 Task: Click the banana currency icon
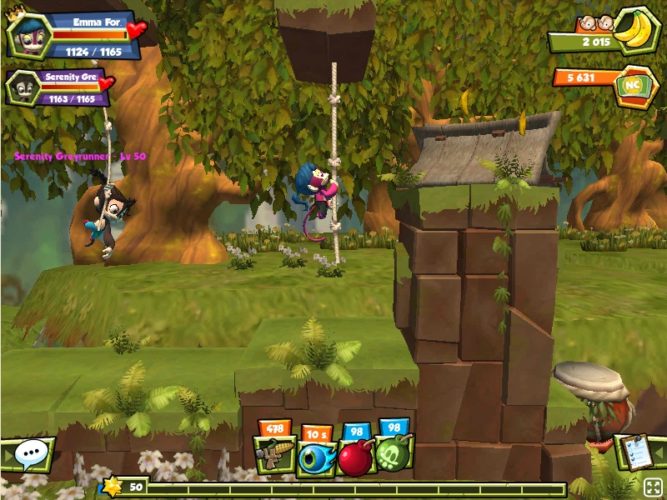pyautogui.click(x=631, y=28)
